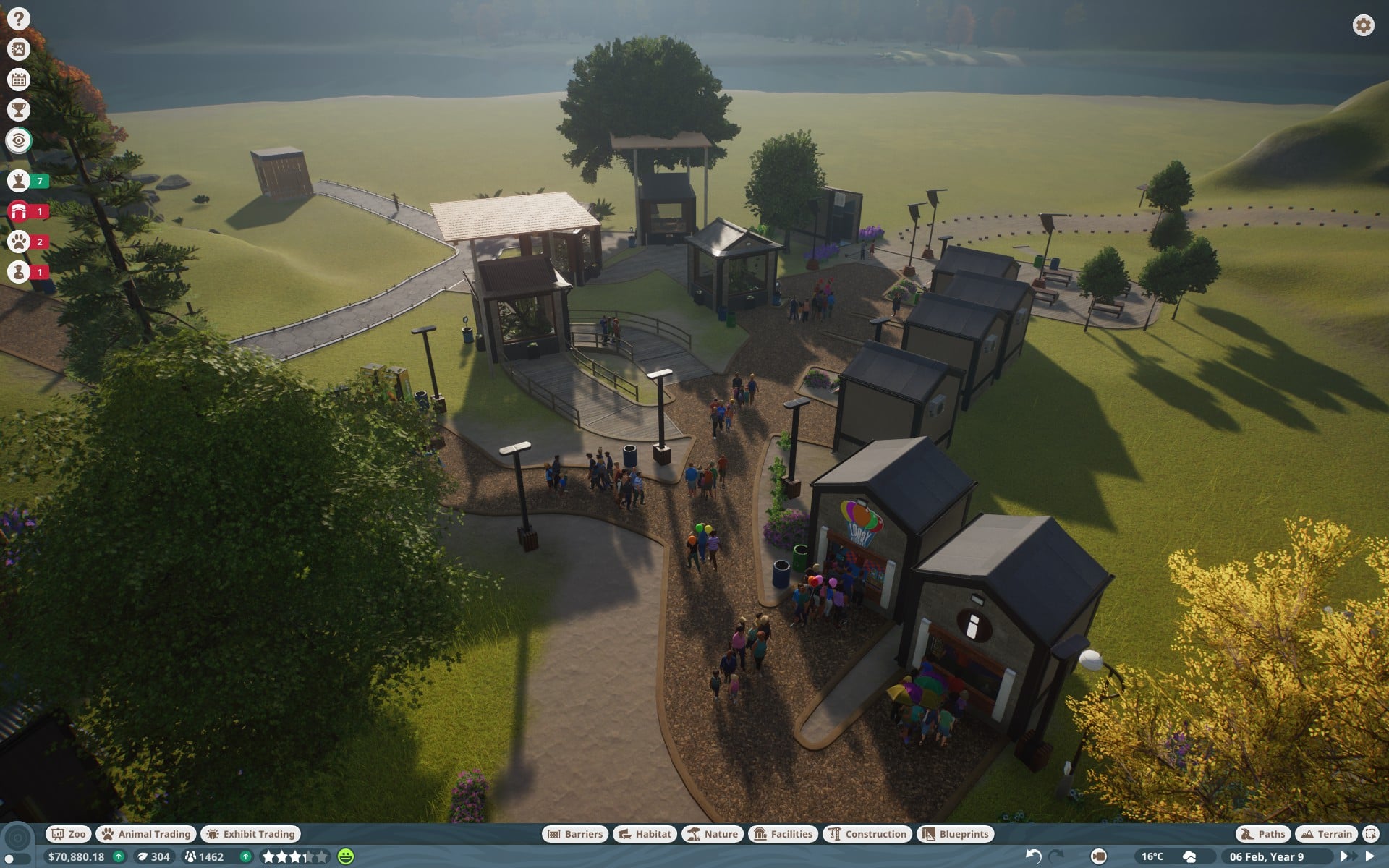Image resolution: width=1389 pixels, height=868 pixels.
Task: Open the Facilities build menu
Action: [783, 834]
